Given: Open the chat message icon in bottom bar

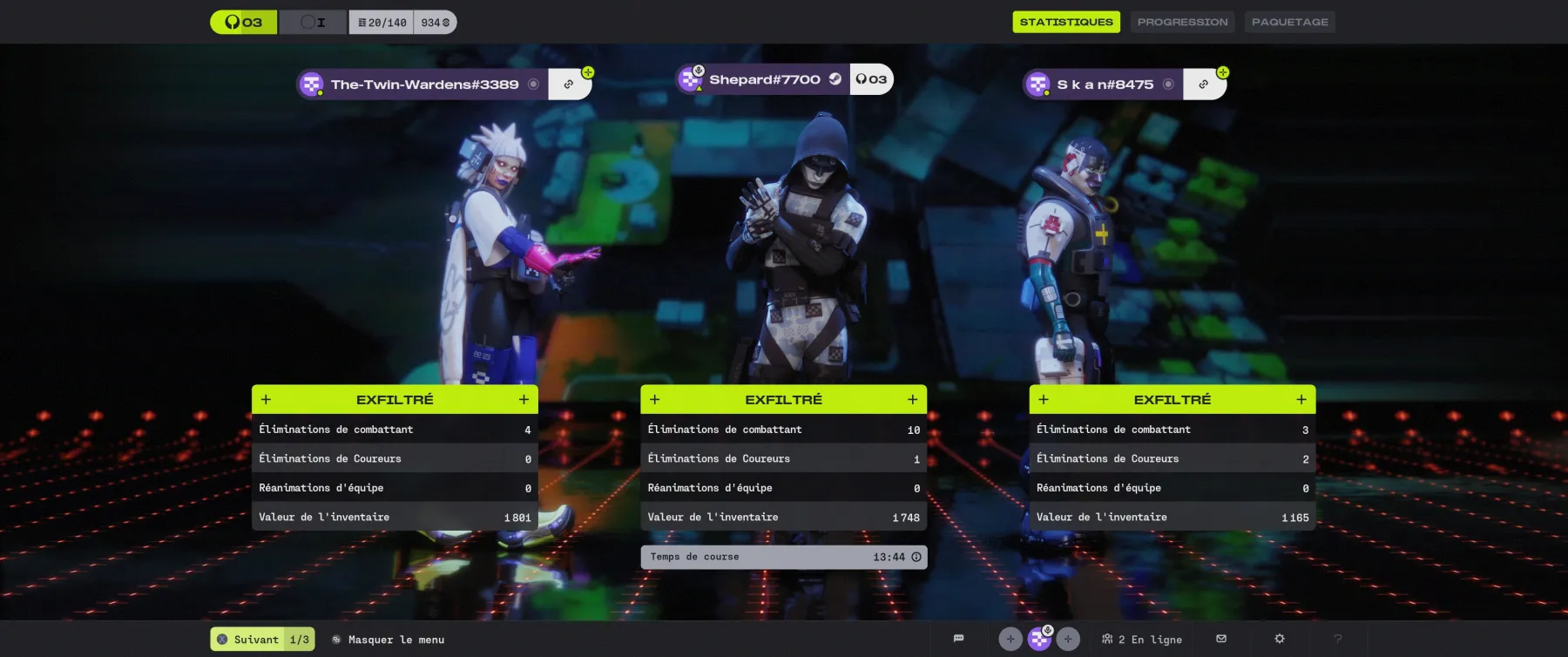Looking at the screenshot, I should (x=958, y=638).
